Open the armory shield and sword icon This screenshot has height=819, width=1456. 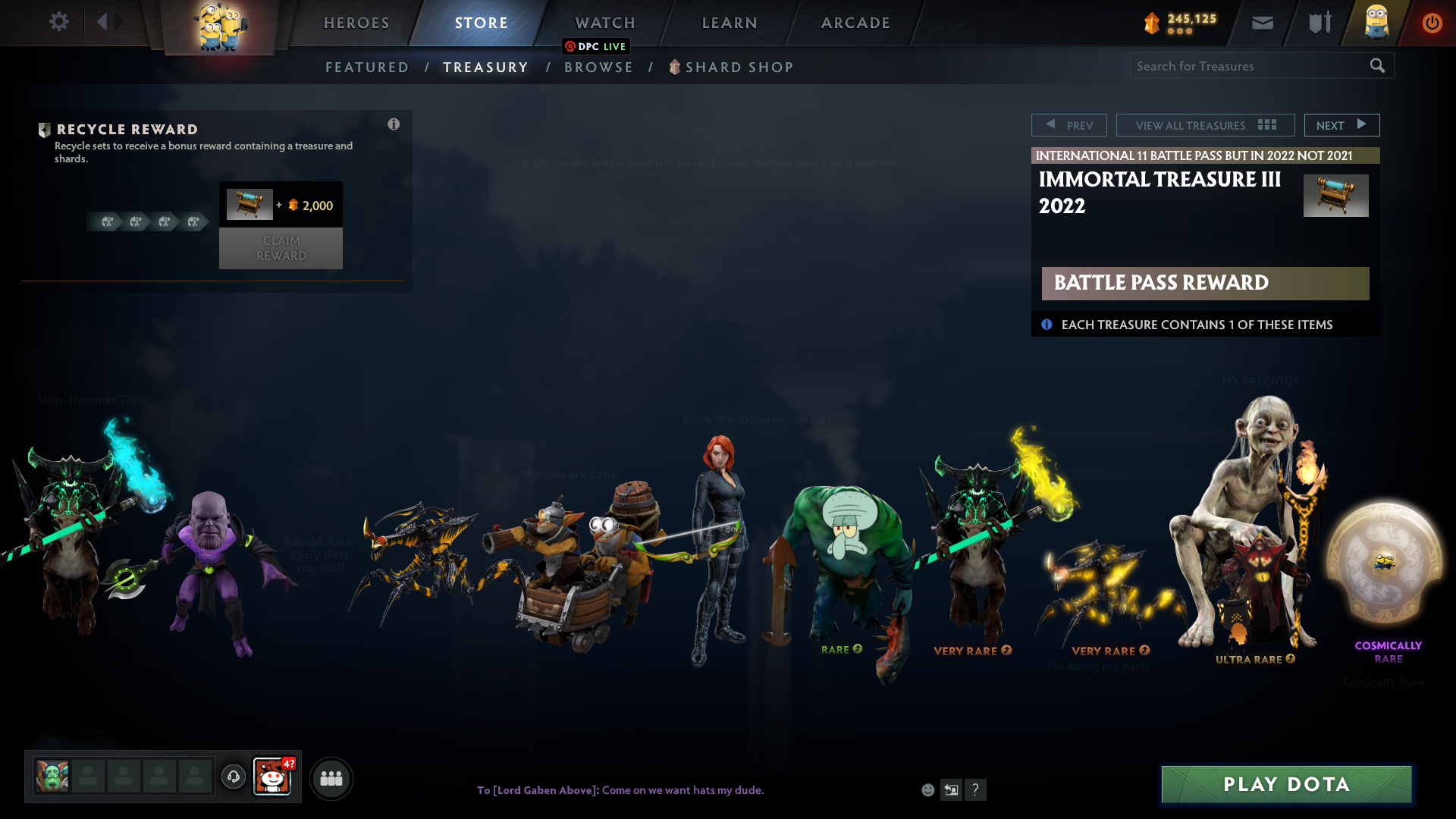pyautogui.click(x=1318, y=23)
